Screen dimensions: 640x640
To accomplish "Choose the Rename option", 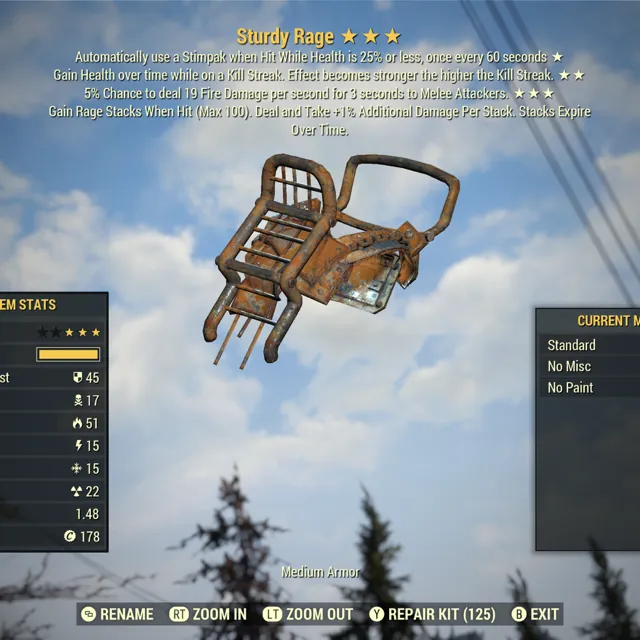I will (x=117, y=614).
